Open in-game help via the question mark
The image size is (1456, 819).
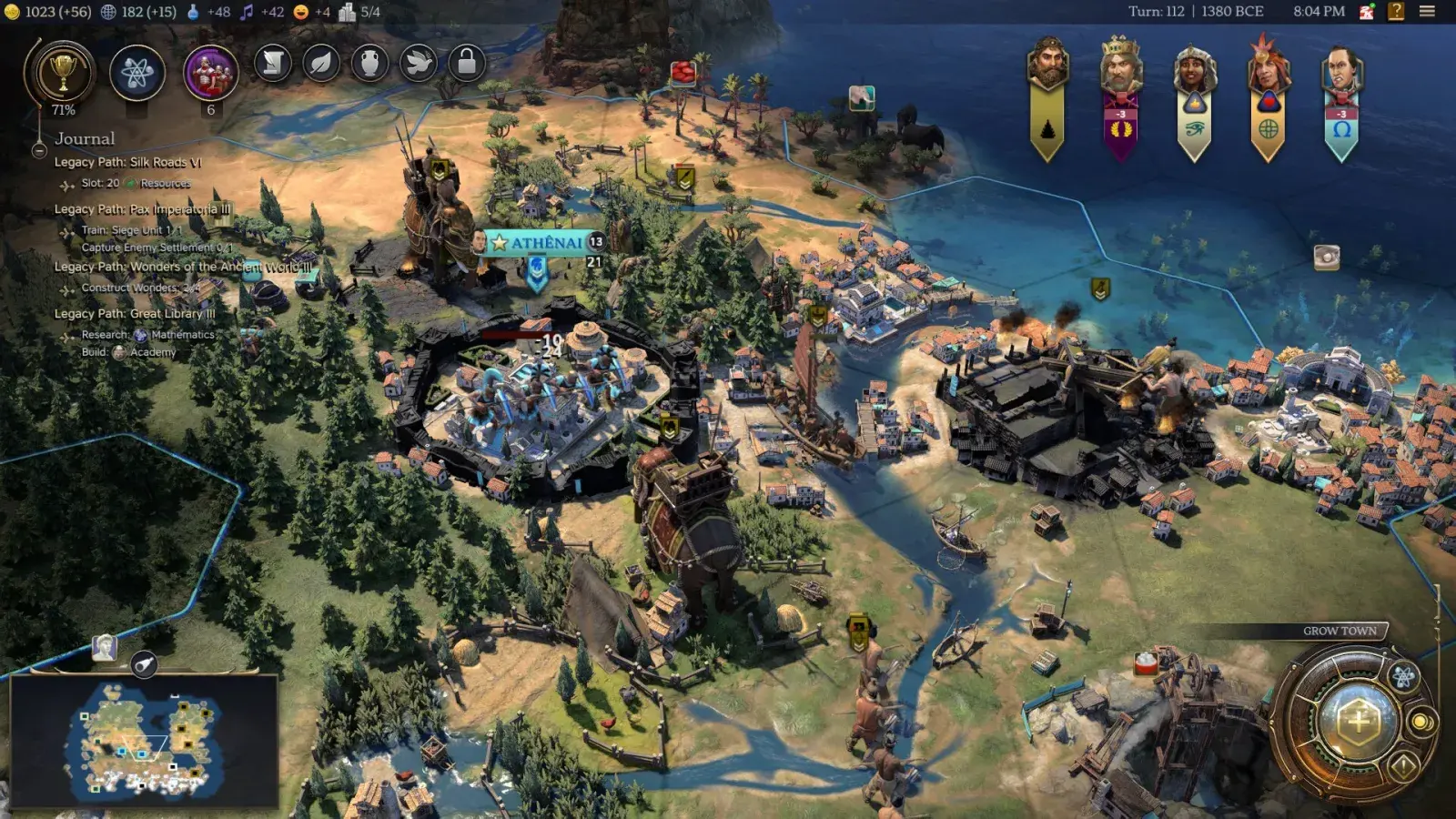[x=1395, y=11]
